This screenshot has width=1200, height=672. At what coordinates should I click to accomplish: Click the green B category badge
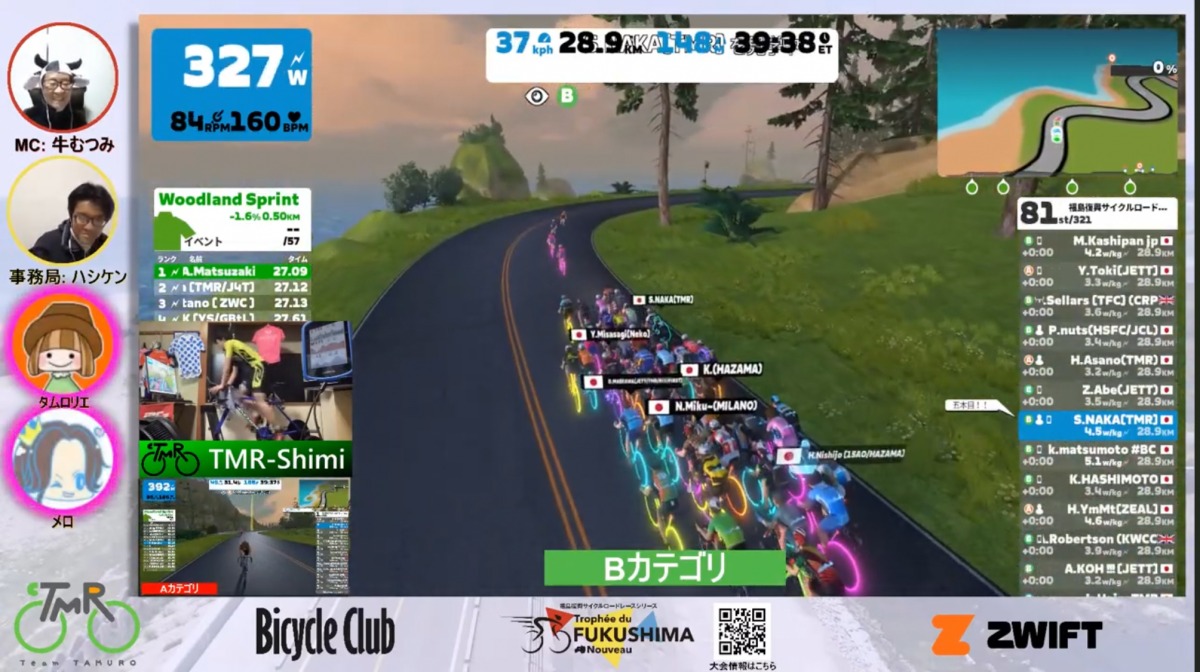[x=568, y=96]
